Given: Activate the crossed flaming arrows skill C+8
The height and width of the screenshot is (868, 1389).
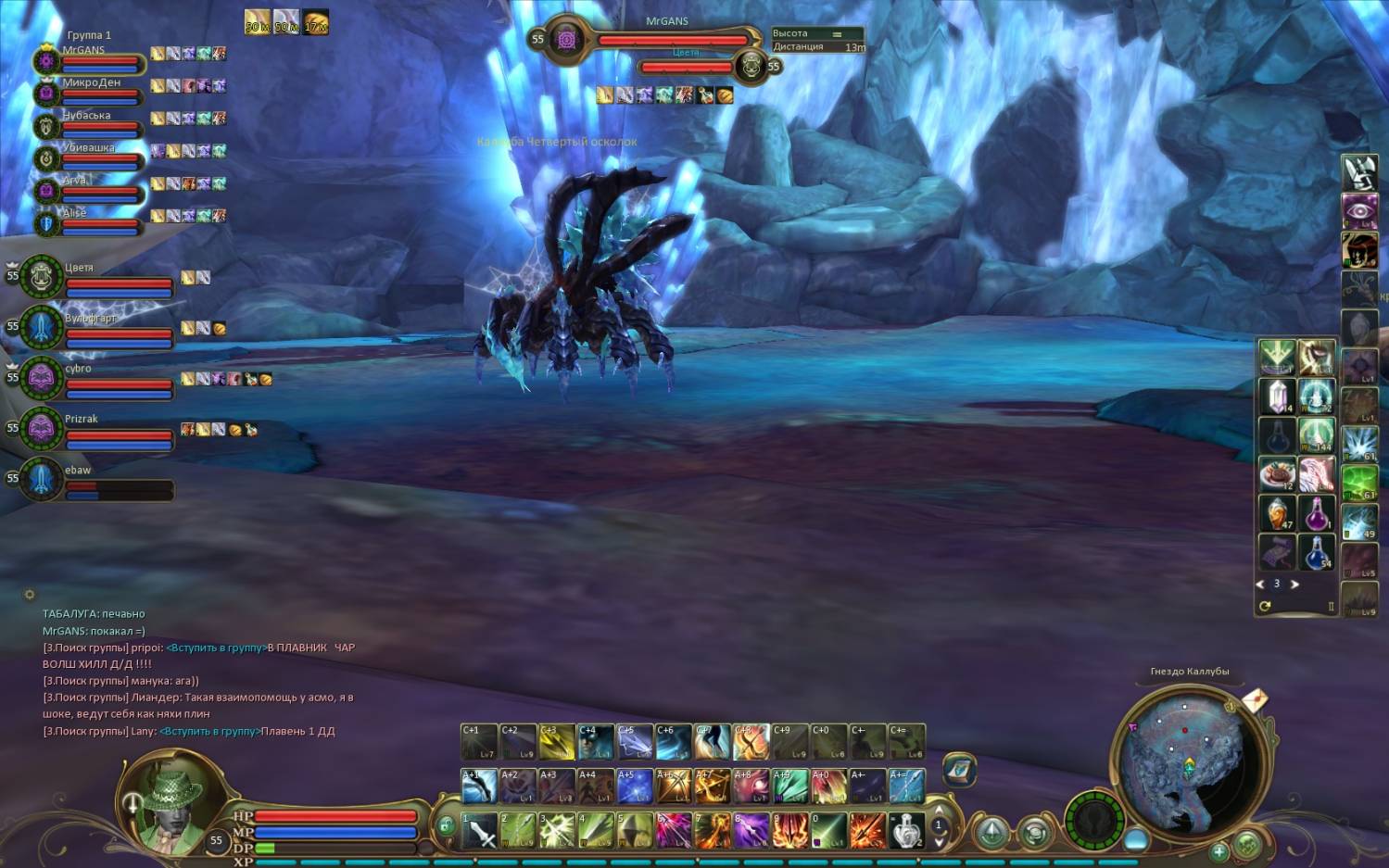Looking at the screenshot, I should 751,742.
